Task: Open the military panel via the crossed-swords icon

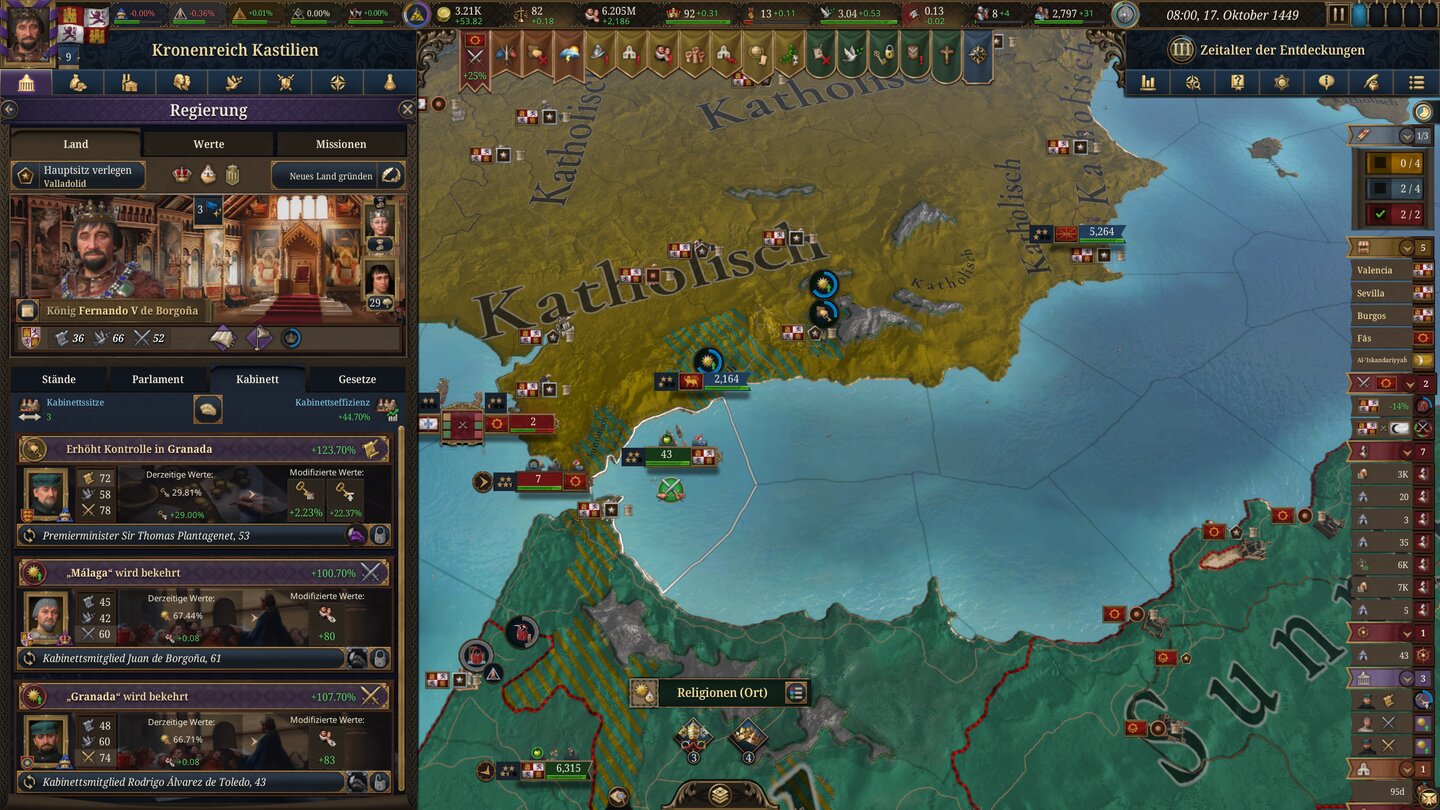Action: pos(287,83)
